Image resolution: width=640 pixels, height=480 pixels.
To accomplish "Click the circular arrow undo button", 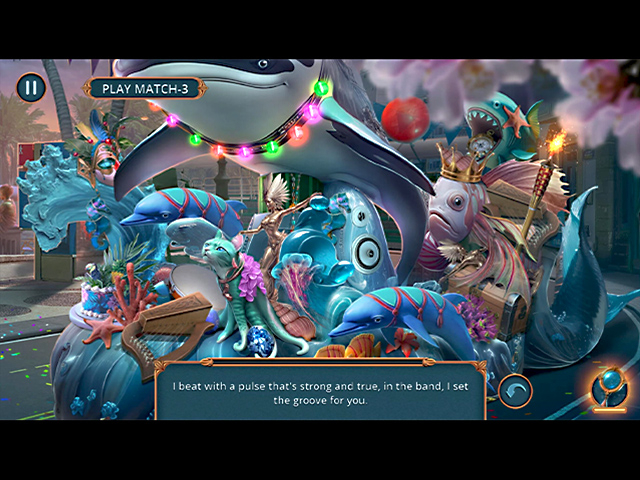I will point(516,390).
